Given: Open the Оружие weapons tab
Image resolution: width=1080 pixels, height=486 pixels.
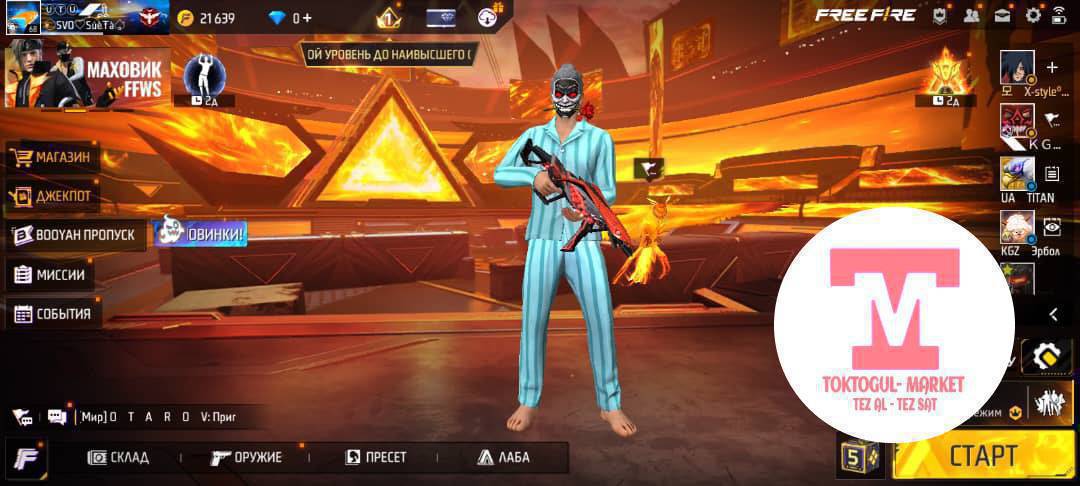Looking at the screenshot, I should pos(246,457).
